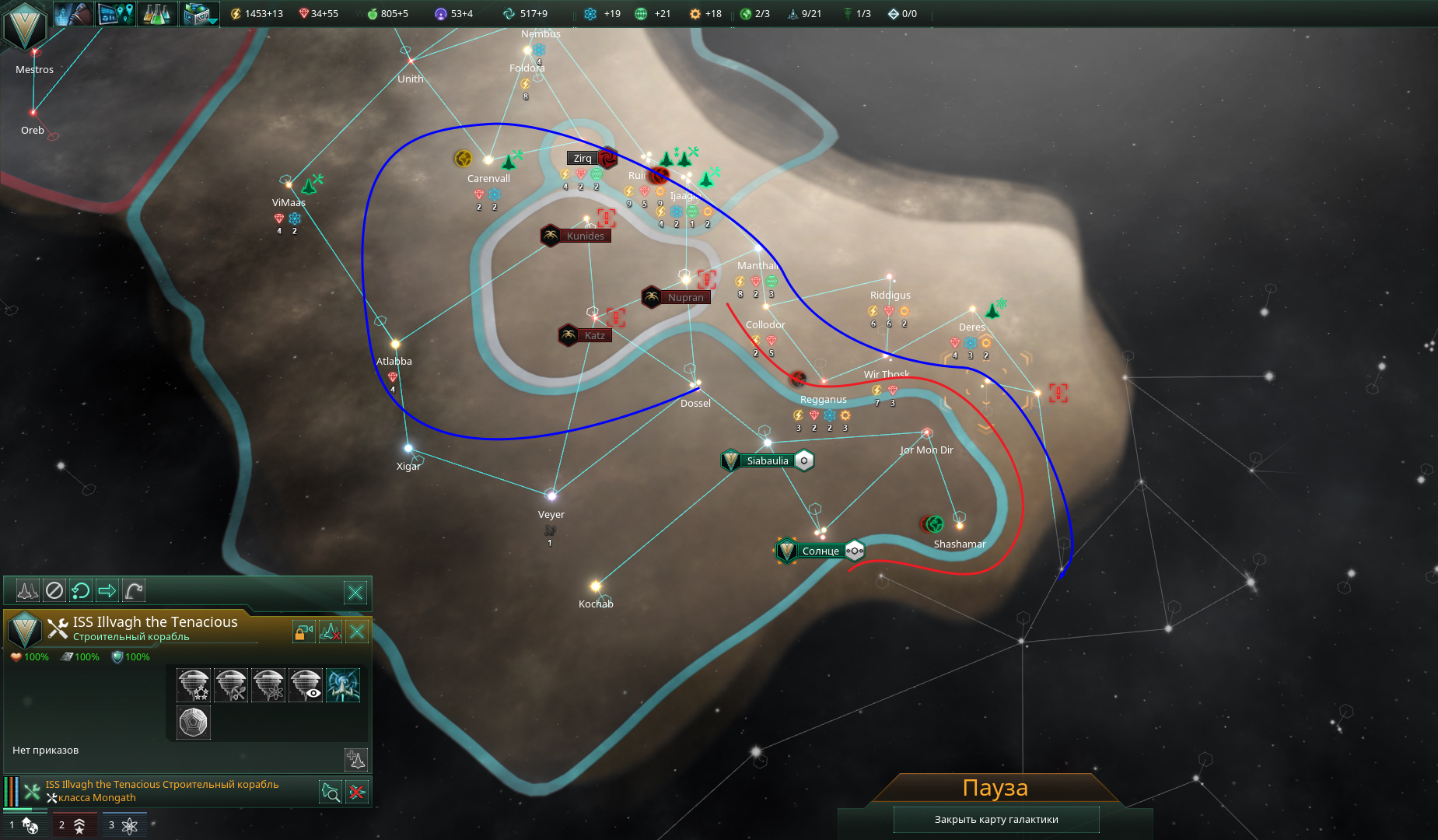Build military station with stars icon

(194, 685)
